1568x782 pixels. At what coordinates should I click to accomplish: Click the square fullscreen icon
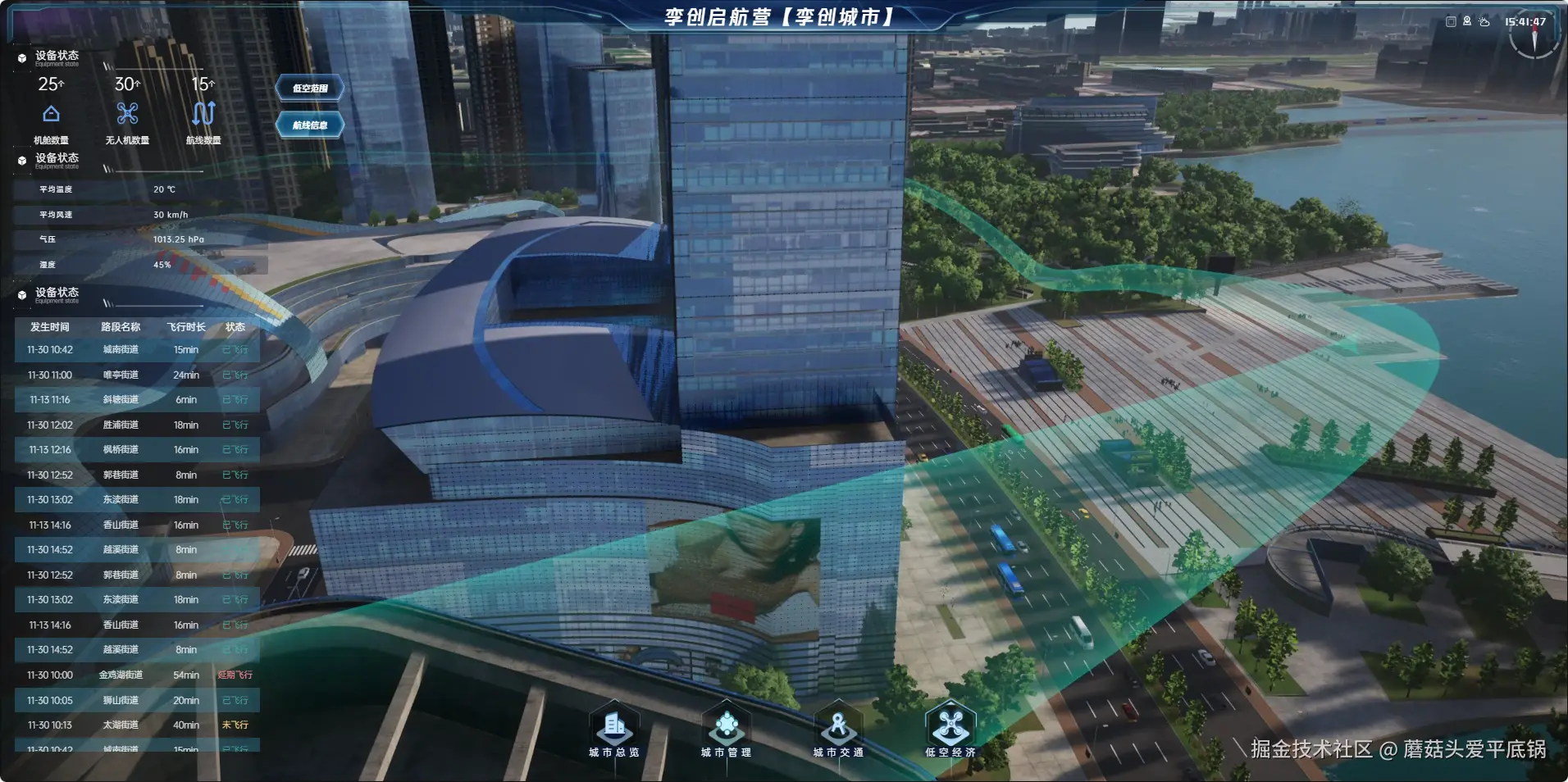[x=1451, y=22]
